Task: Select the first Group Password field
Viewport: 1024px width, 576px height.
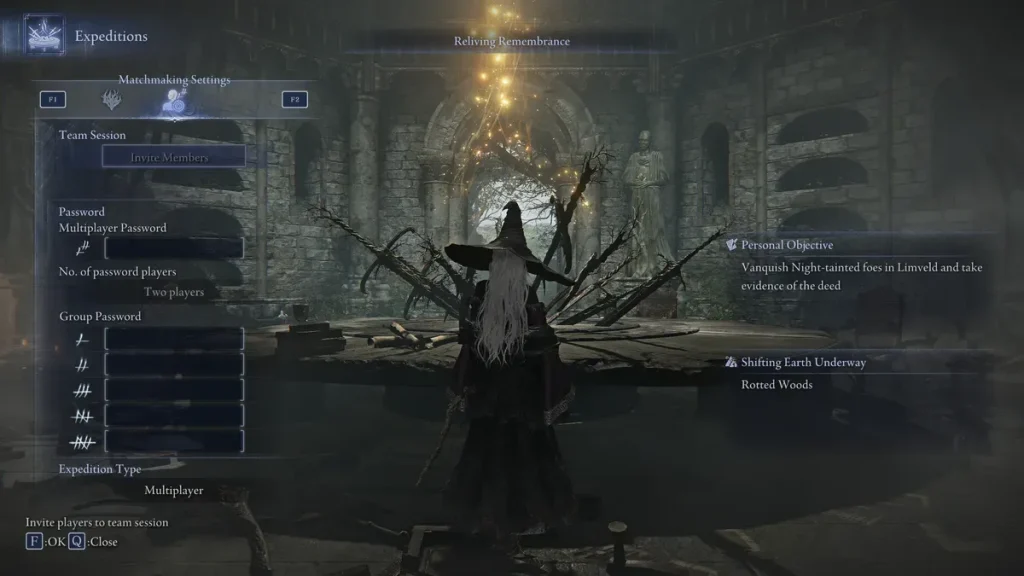Action: click(174, 339)
